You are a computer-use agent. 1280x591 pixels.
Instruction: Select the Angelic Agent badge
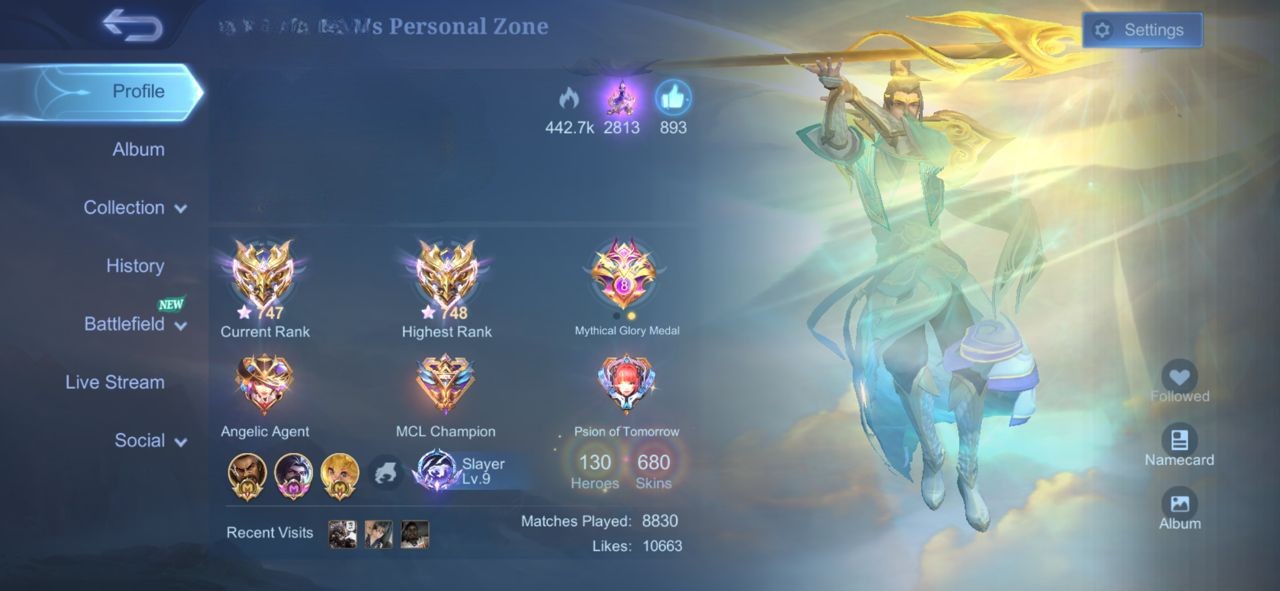click(x=264, y=385)
